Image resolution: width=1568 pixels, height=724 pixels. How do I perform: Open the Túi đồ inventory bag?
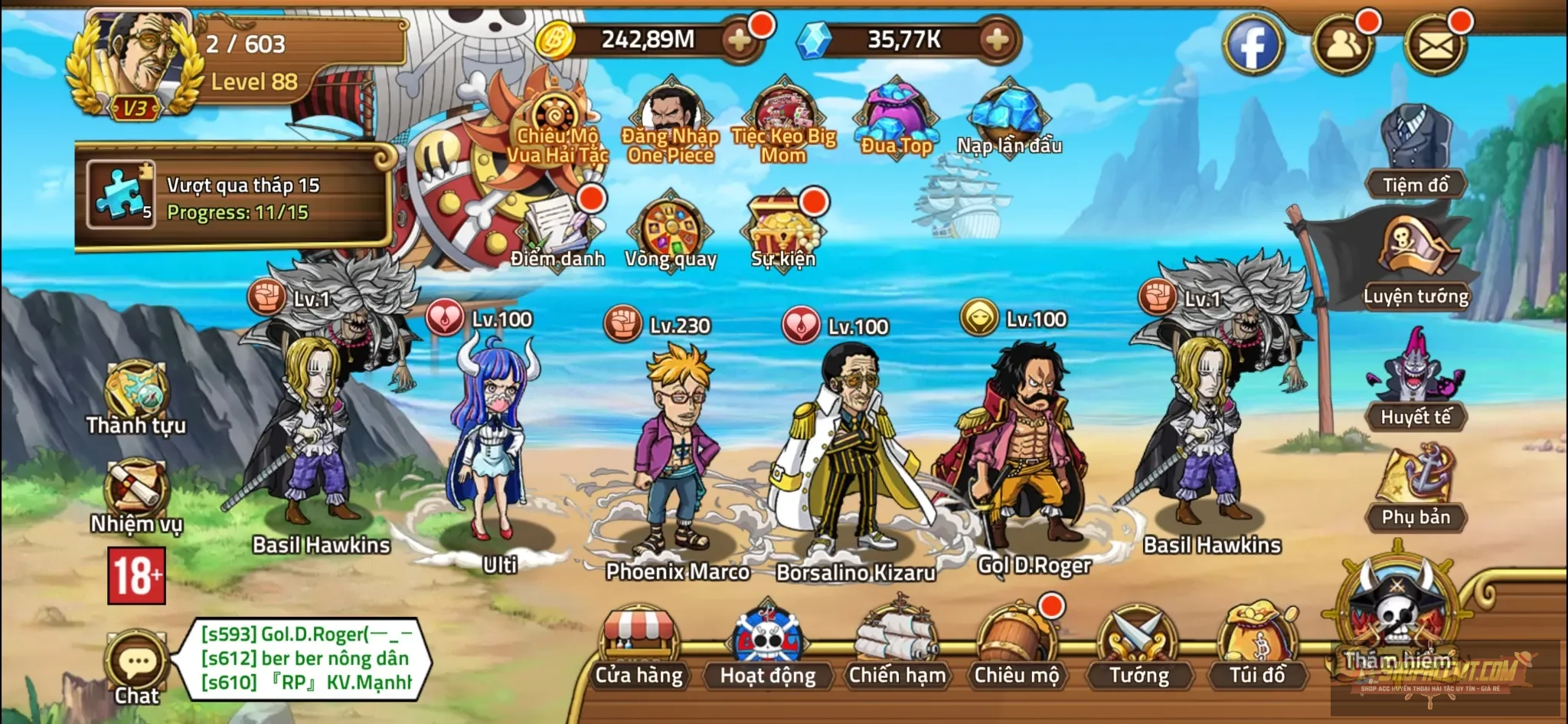click(x=1257, y=646)
